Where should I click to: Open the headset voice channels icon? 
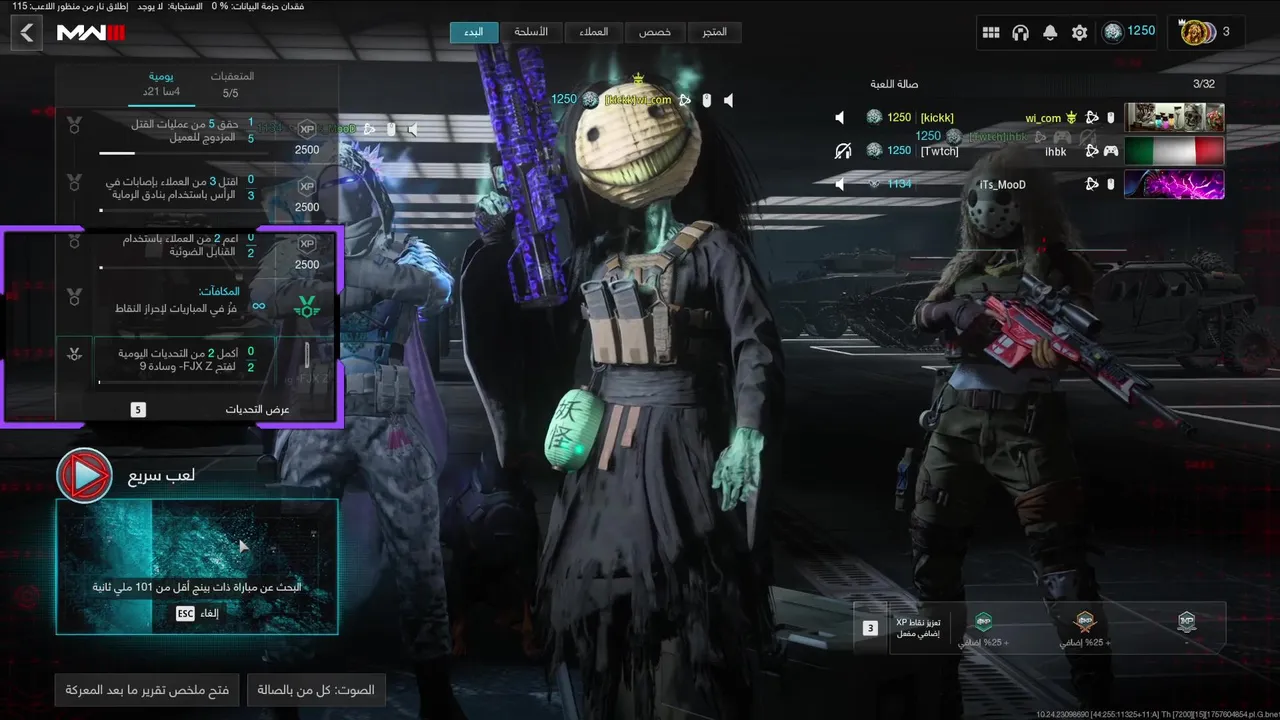tap(1020, 33)
